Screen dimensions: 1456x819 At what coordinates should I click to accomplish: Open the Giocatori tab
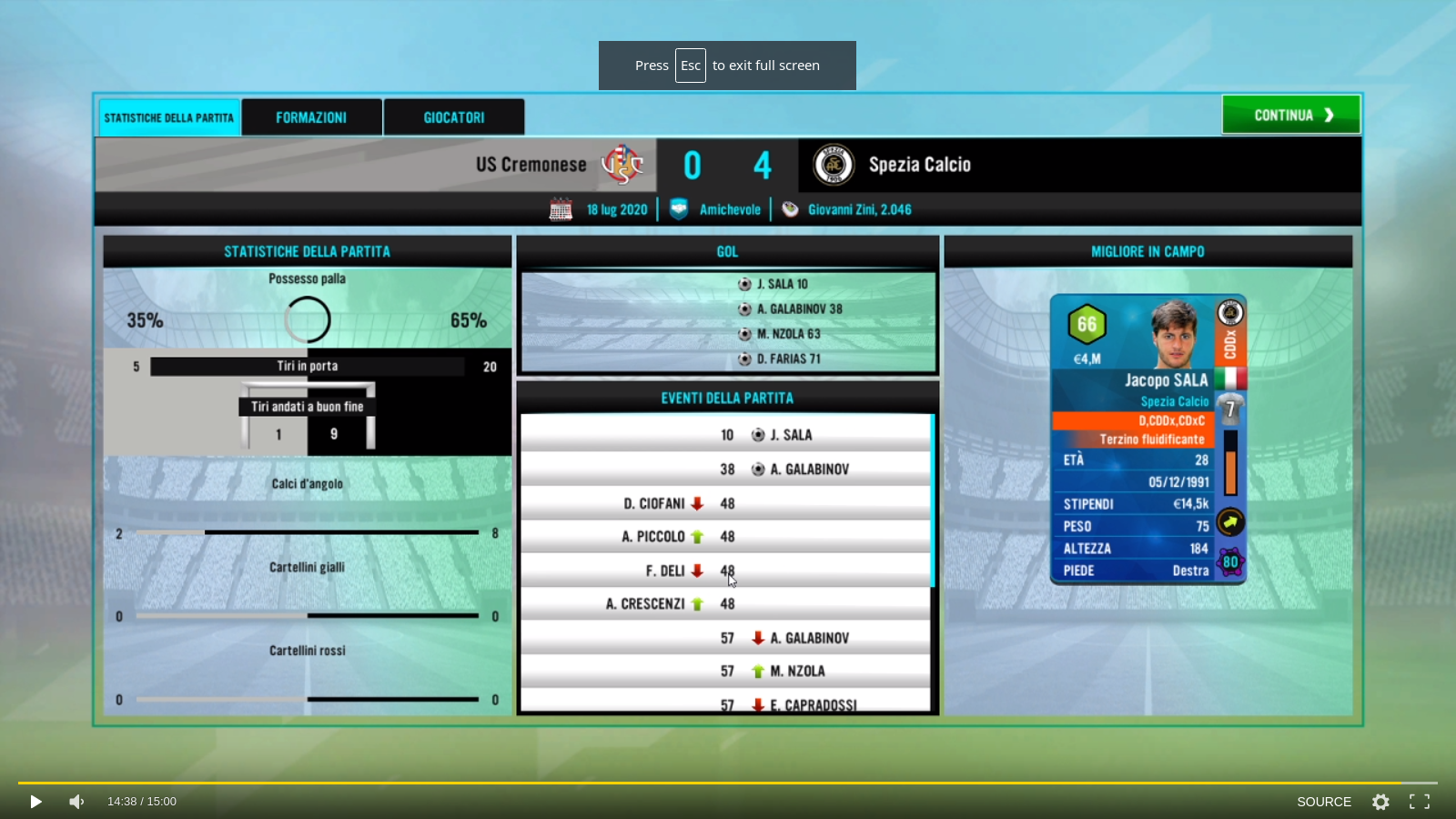453,117
